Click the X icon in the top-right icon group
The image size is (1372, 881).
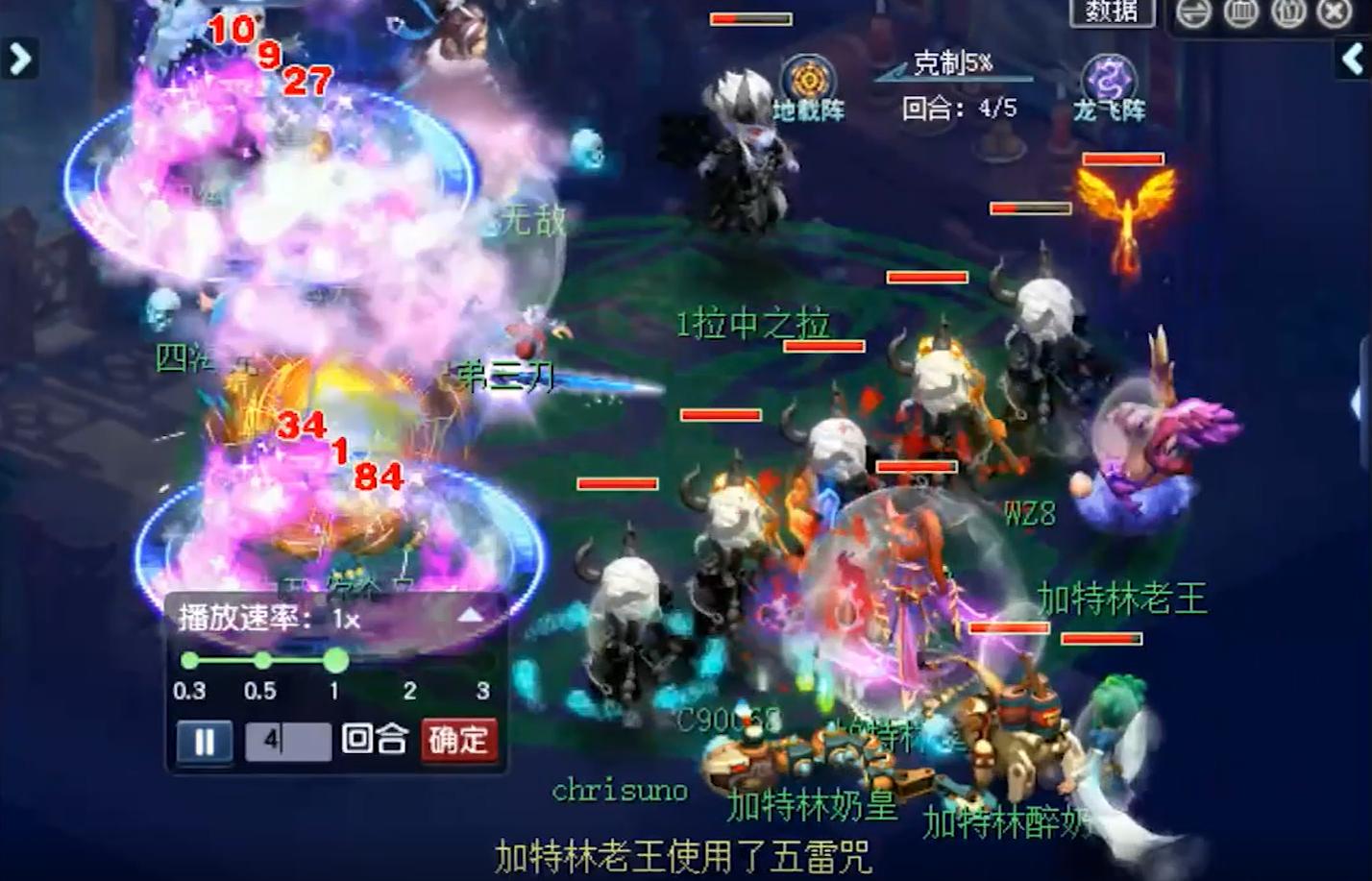(1335, 13)
